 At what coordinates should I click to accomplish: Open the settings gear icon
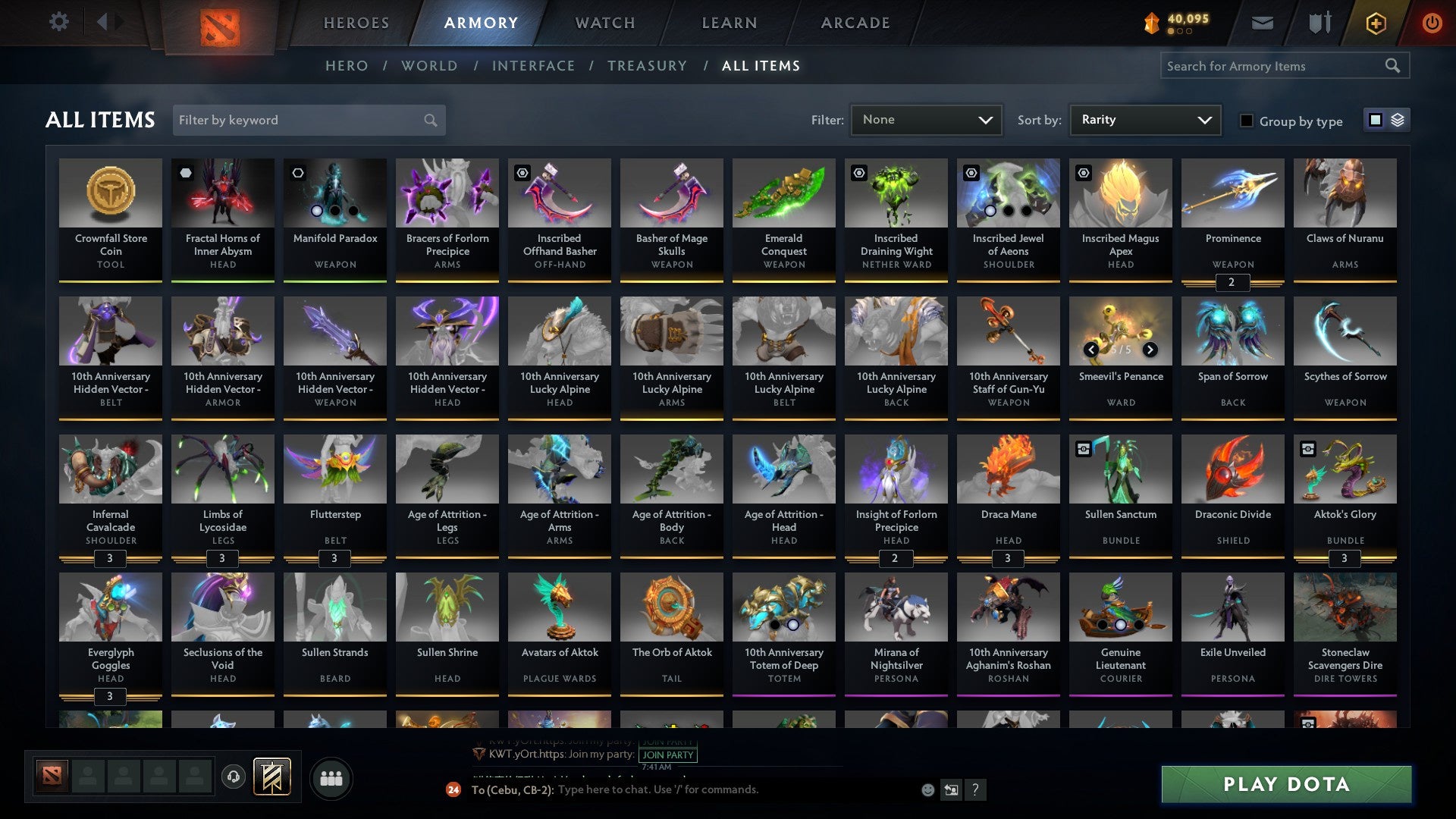pyautogui.click(x=58, y=21)
